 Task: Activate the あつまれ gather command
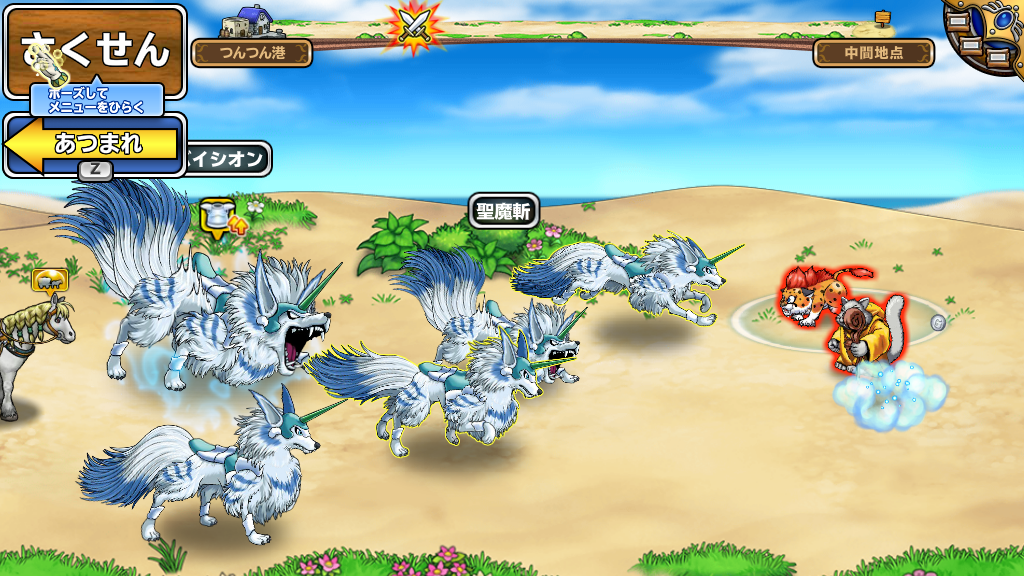click(x=97, y=144)
